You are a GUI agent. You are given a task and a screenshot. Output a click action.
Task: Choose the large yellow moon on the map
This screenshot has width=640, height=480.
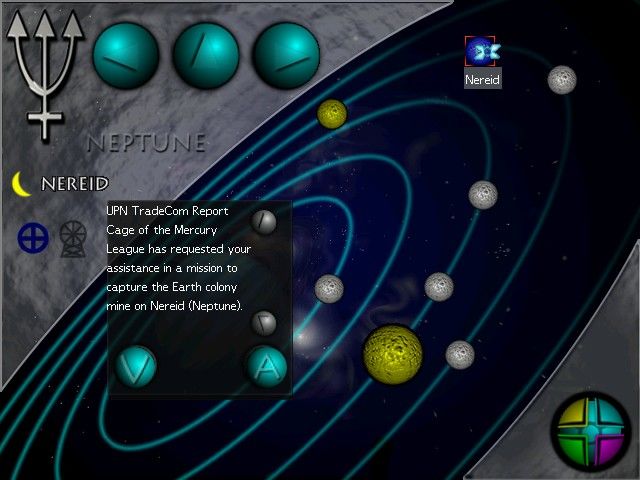click(392, 352)
